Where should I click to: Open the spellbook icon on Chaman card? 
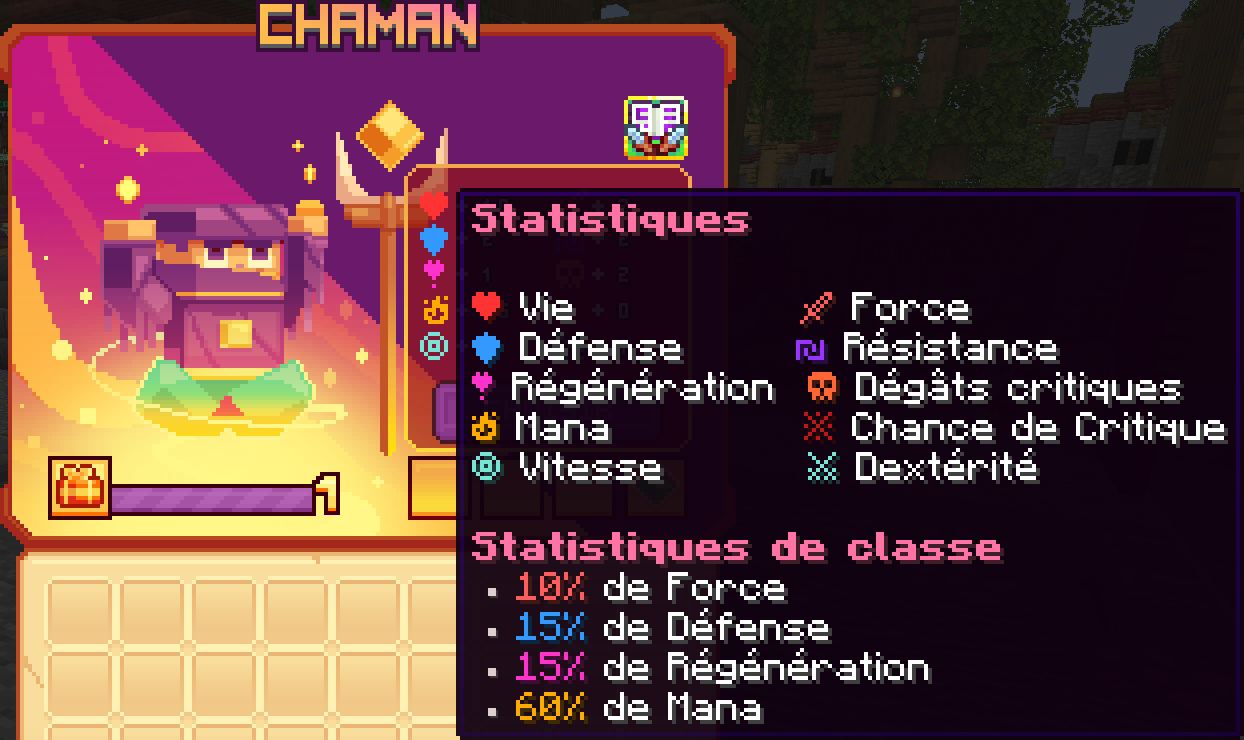656,127
